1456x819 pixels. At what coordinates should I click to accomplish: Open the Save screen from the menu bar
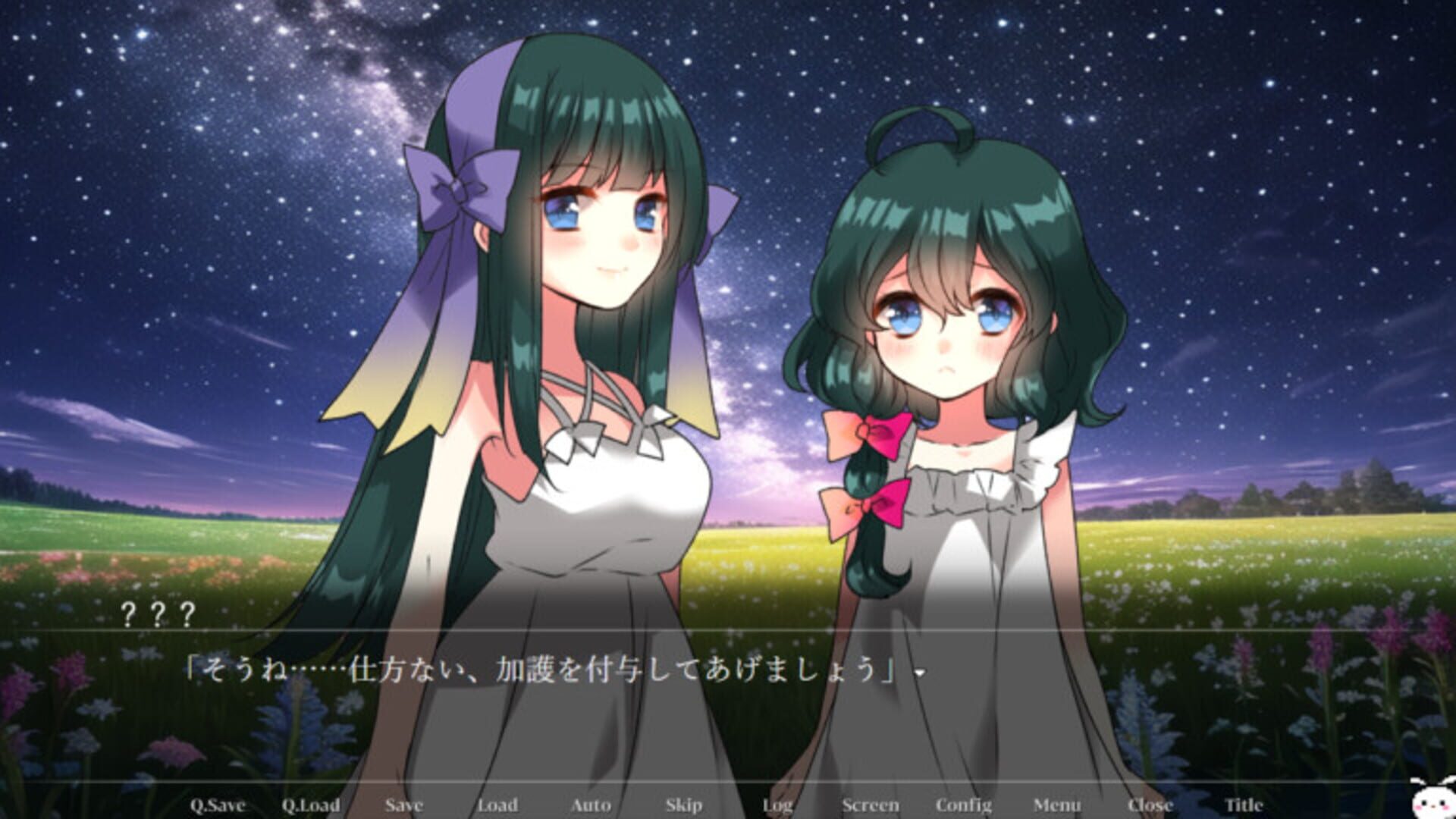point(405,806)
